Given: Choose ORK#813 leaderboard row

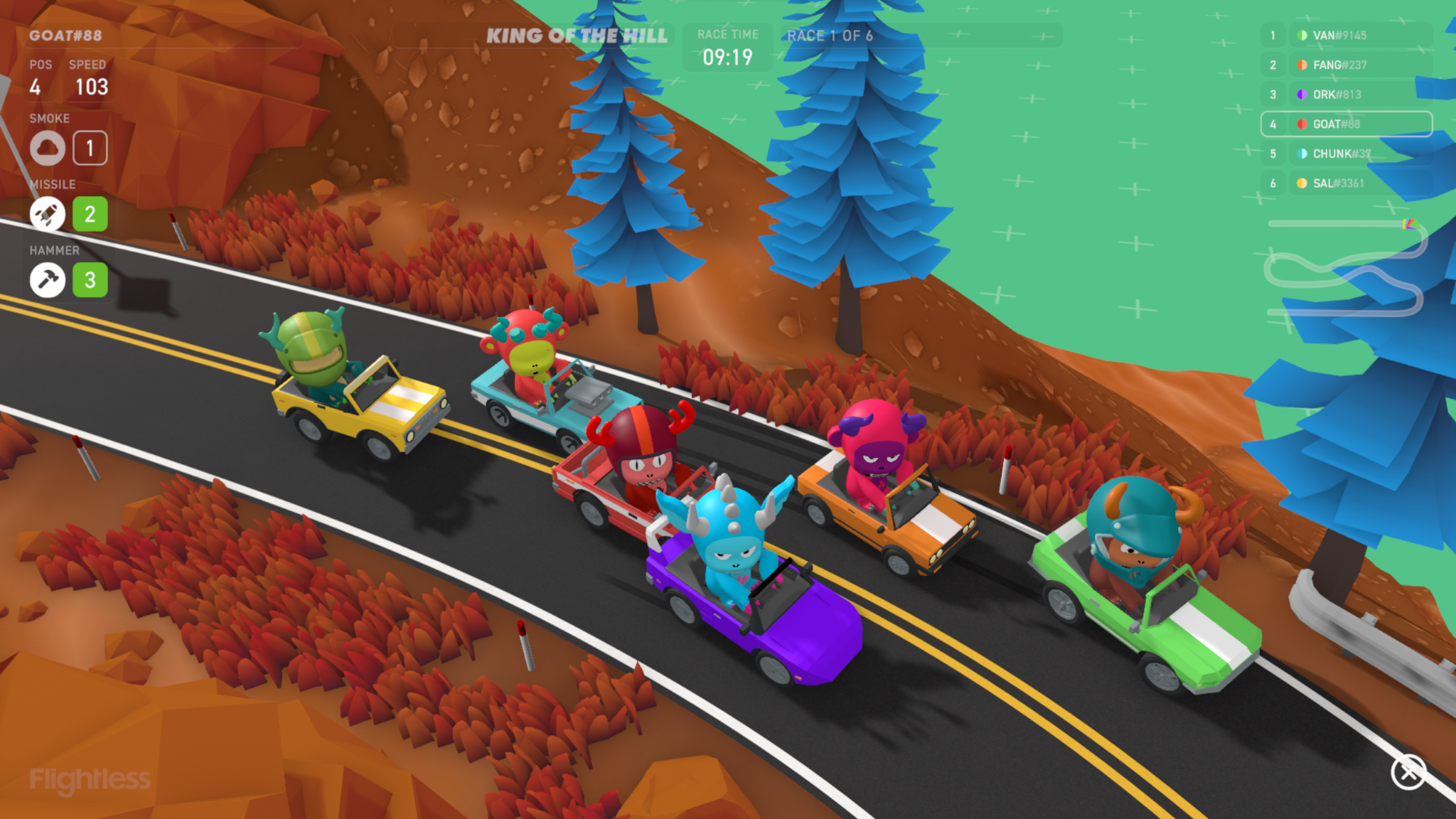Looking at the screenshot, I should click(1345, 95).
